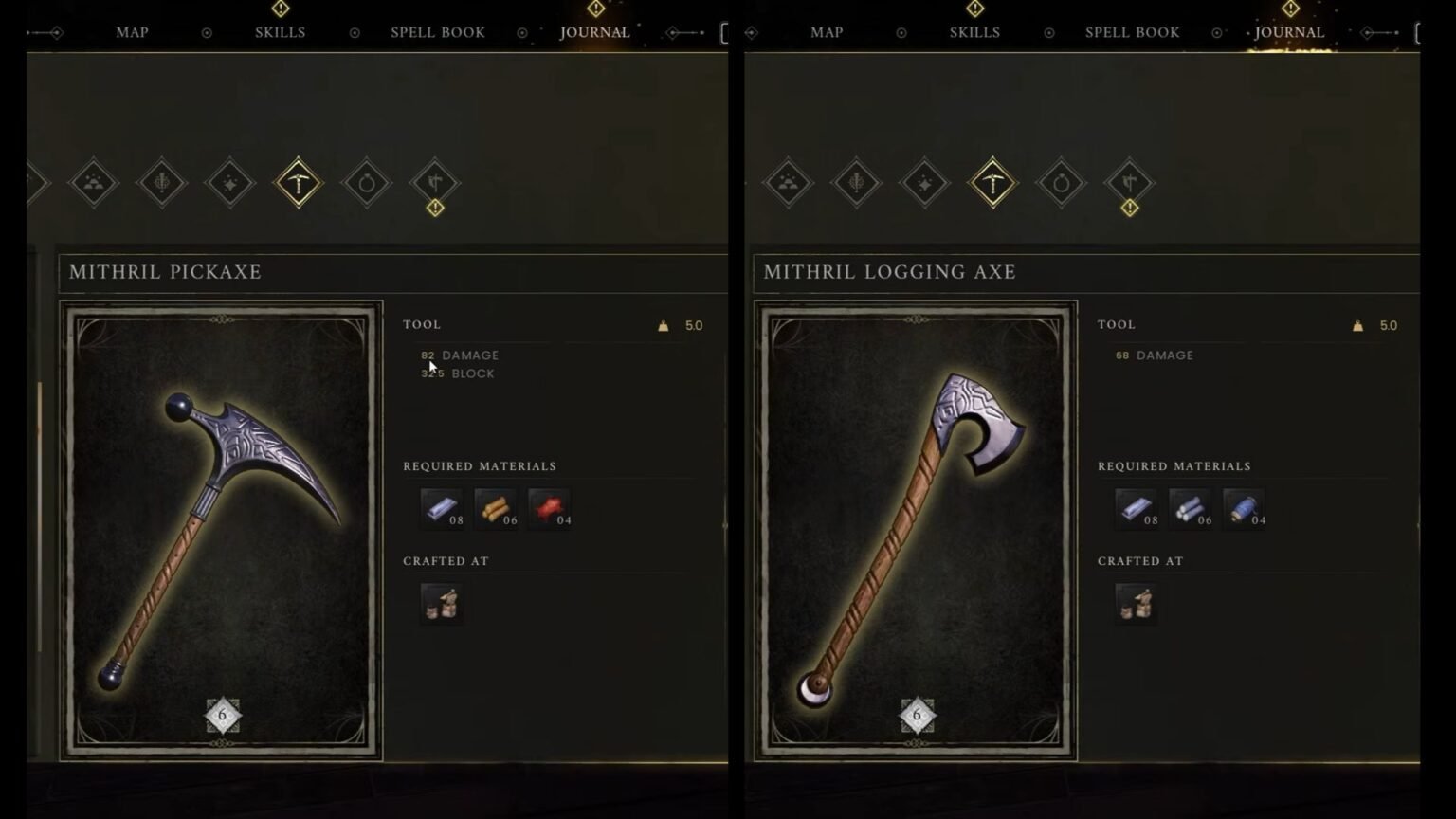Switch to Skills tab in the Pickaxe panel

(x=280, y=32)
